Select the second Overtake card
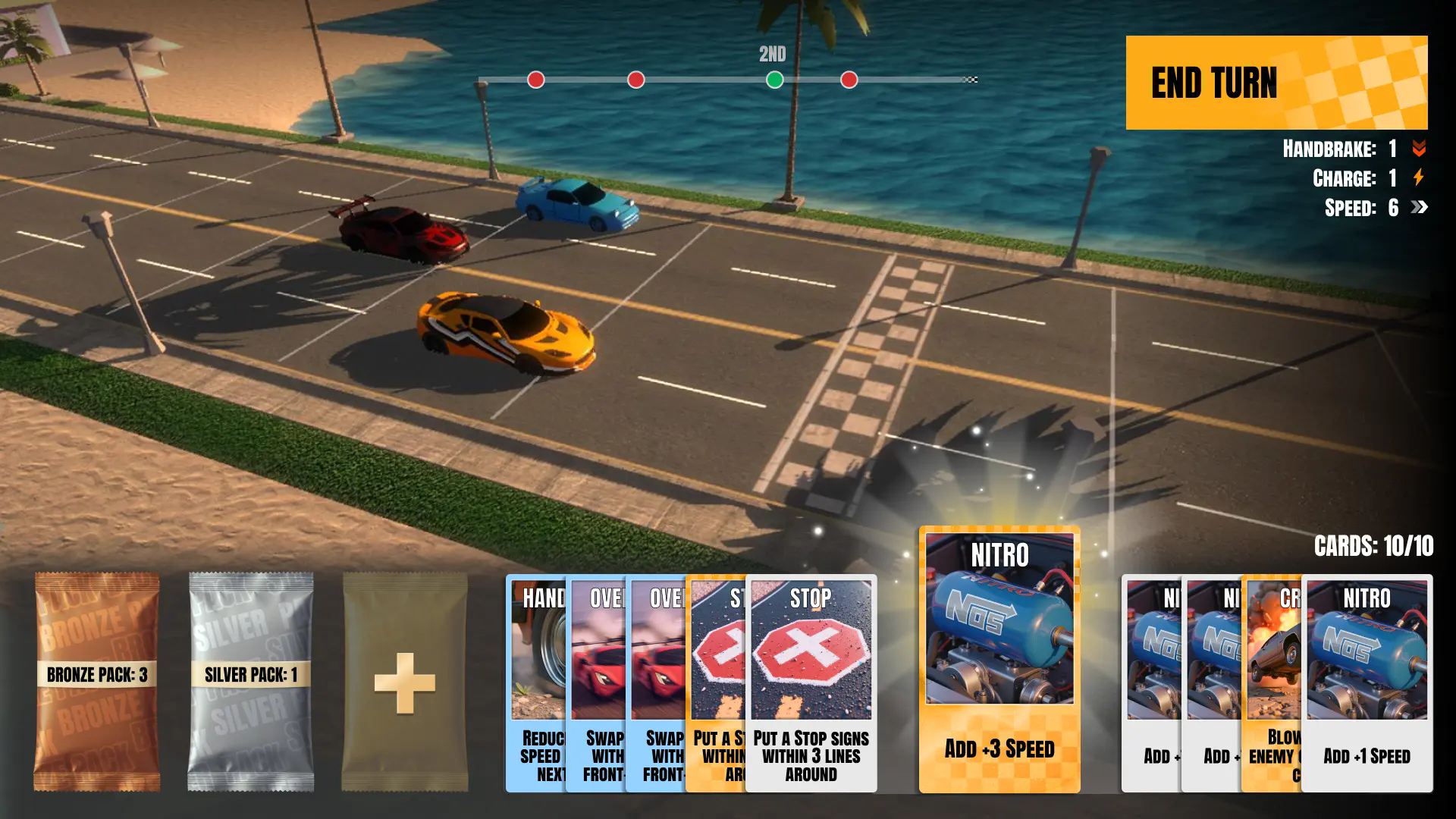This screenshot has width=1456, height=819. (x=656, y=682)
